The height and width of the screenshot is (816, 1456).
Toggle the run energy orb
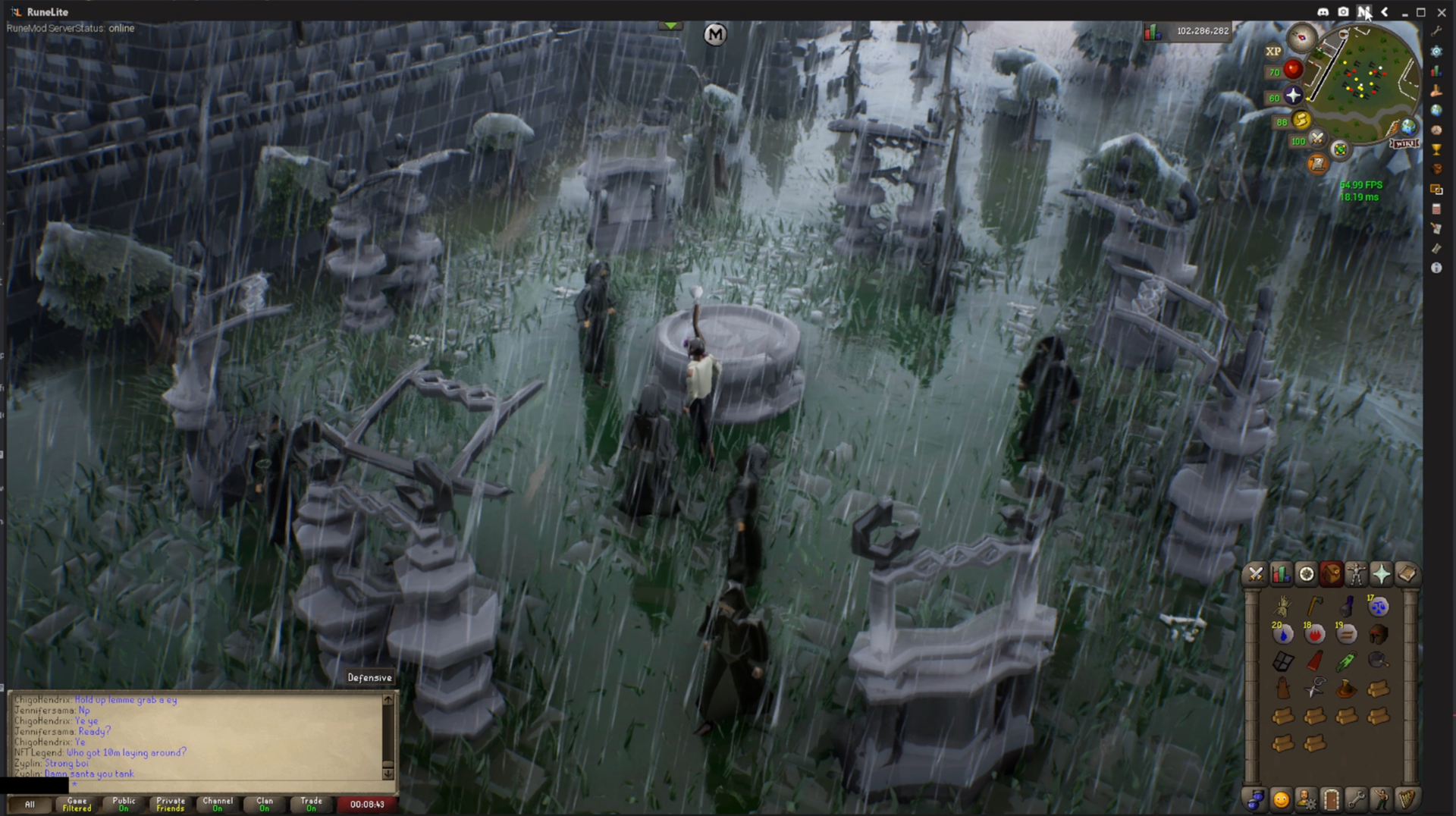click(1301, 120)
